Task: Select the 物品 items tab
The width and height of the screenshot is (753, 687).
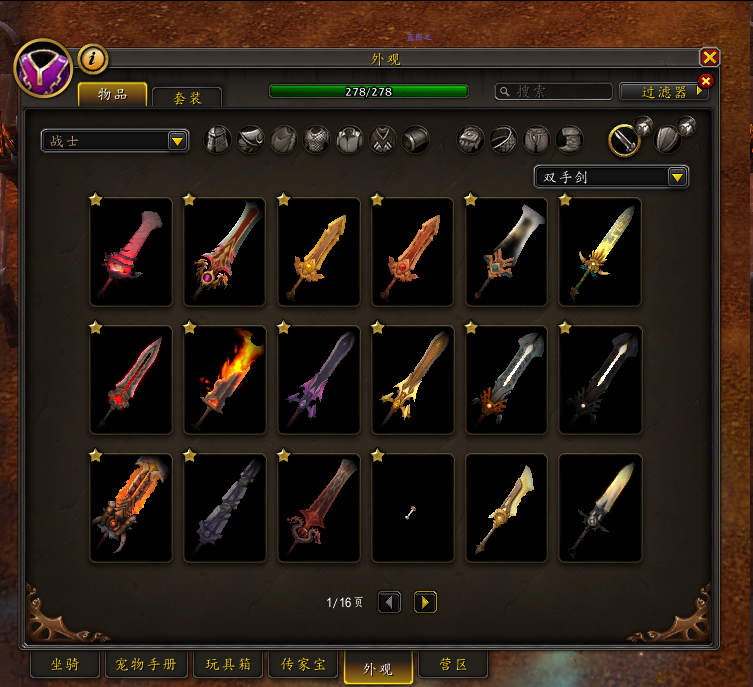Action: [x=112, y=94]
